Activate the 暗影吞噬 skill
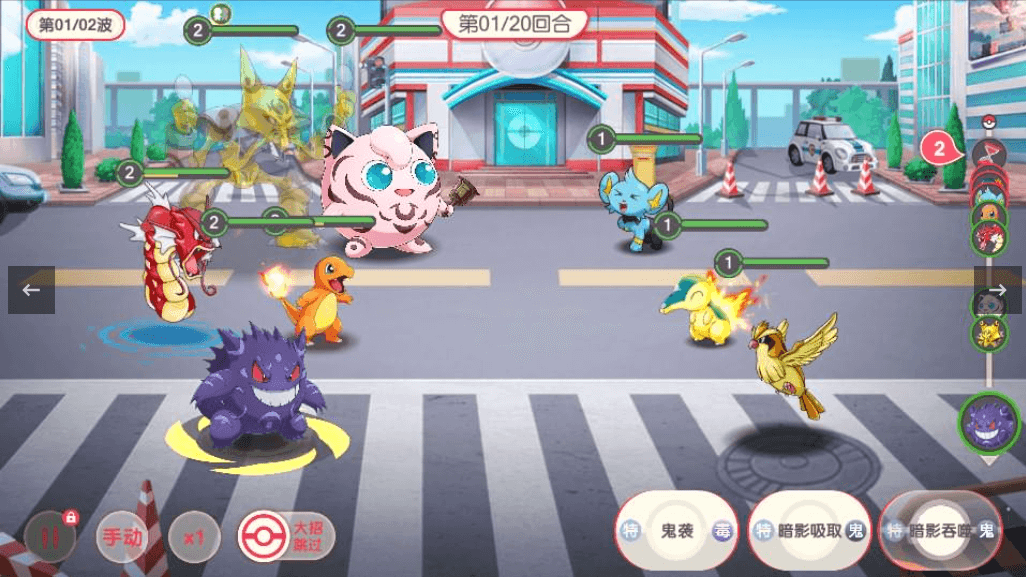 pos(940,531)
